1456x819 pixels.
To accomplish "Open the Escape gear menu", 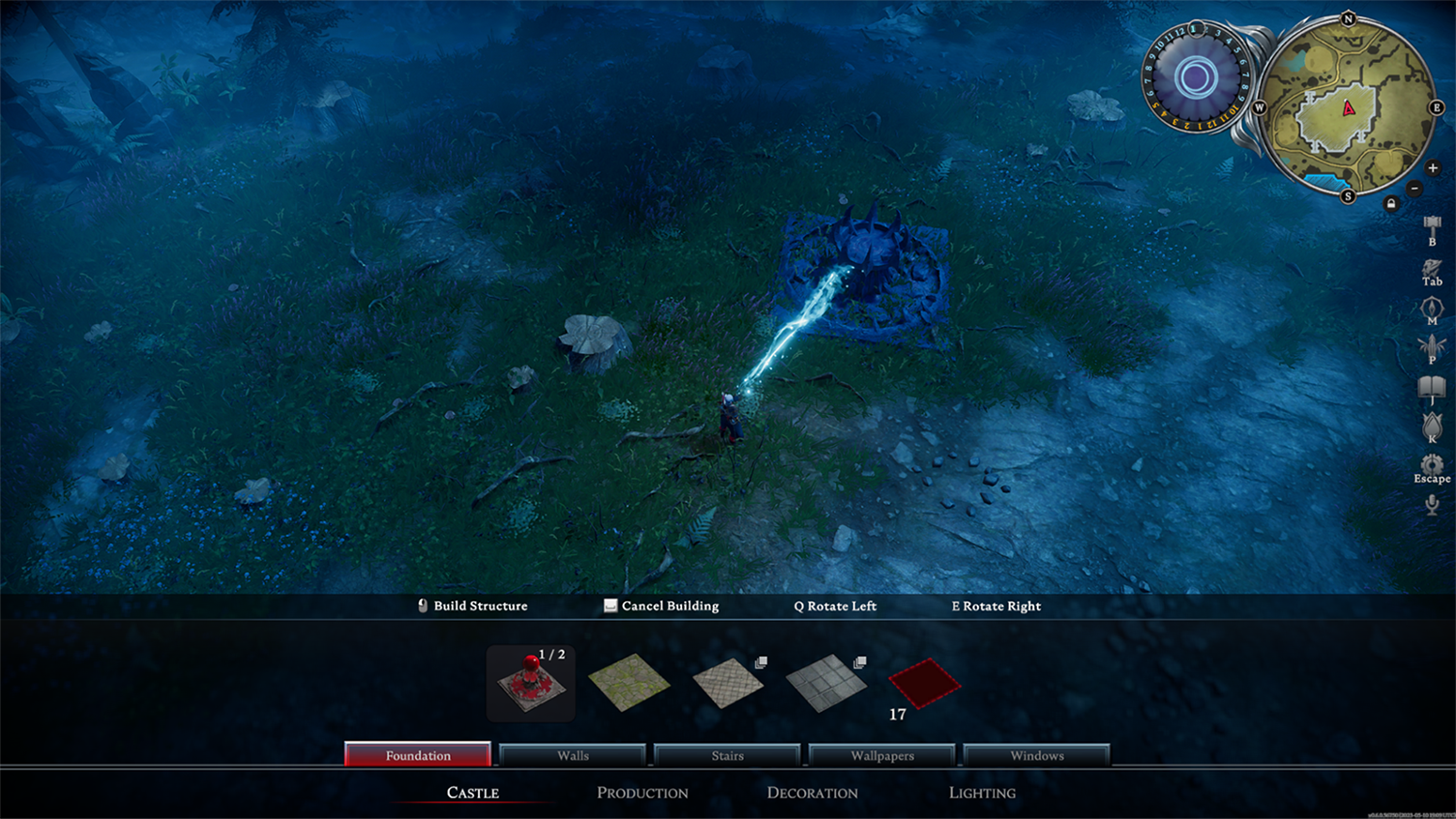I will (1432, 465).
